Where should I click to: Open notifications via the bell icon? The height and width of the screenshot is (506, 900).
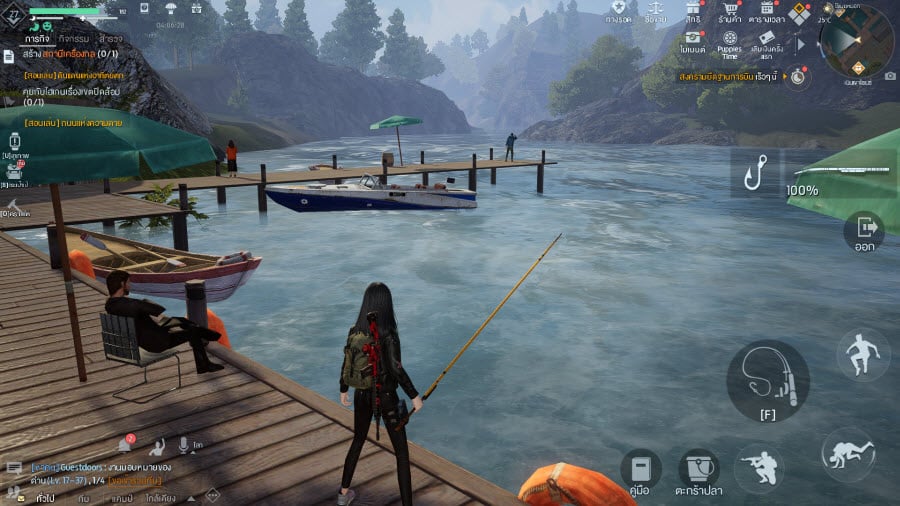coord(125,445)
